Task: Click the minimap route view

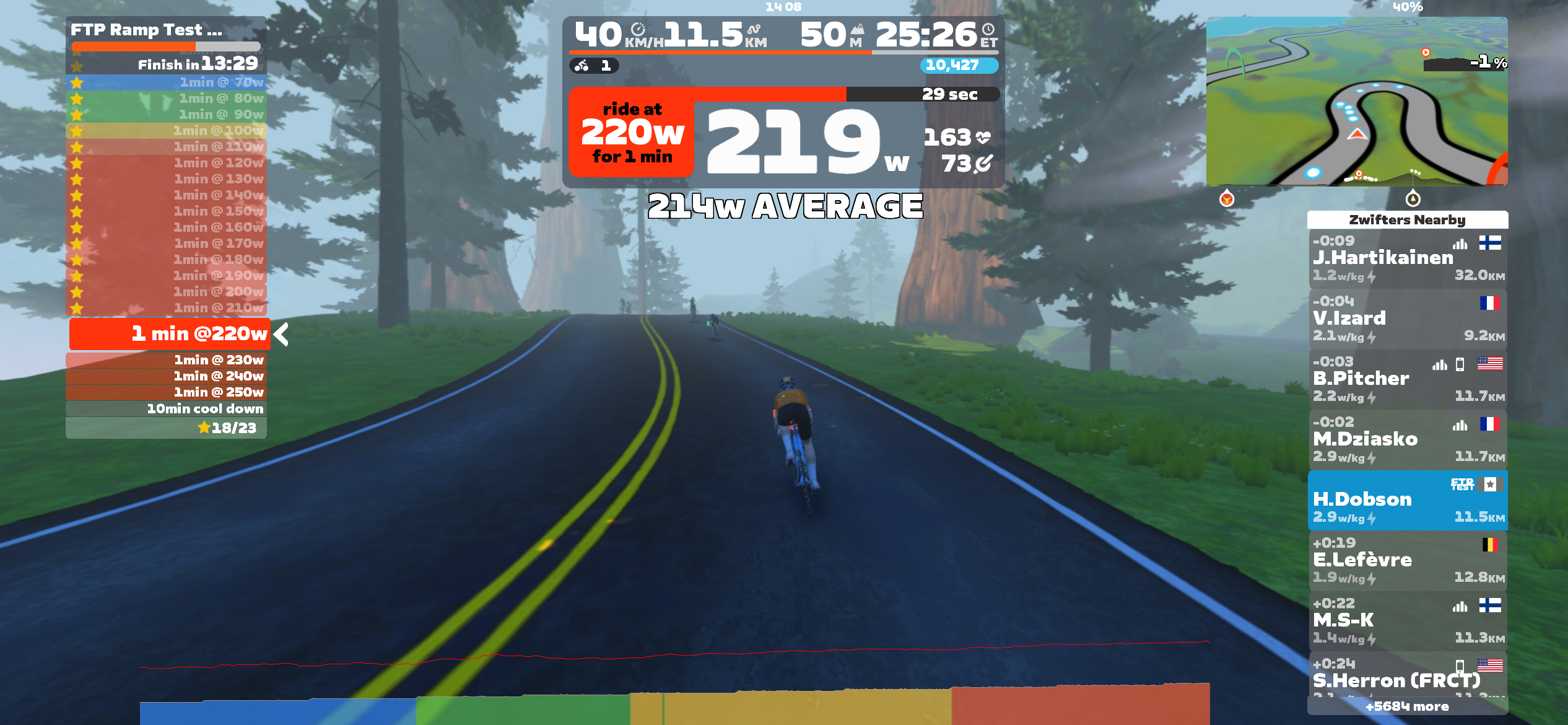Action: (x=1356, y=101)
